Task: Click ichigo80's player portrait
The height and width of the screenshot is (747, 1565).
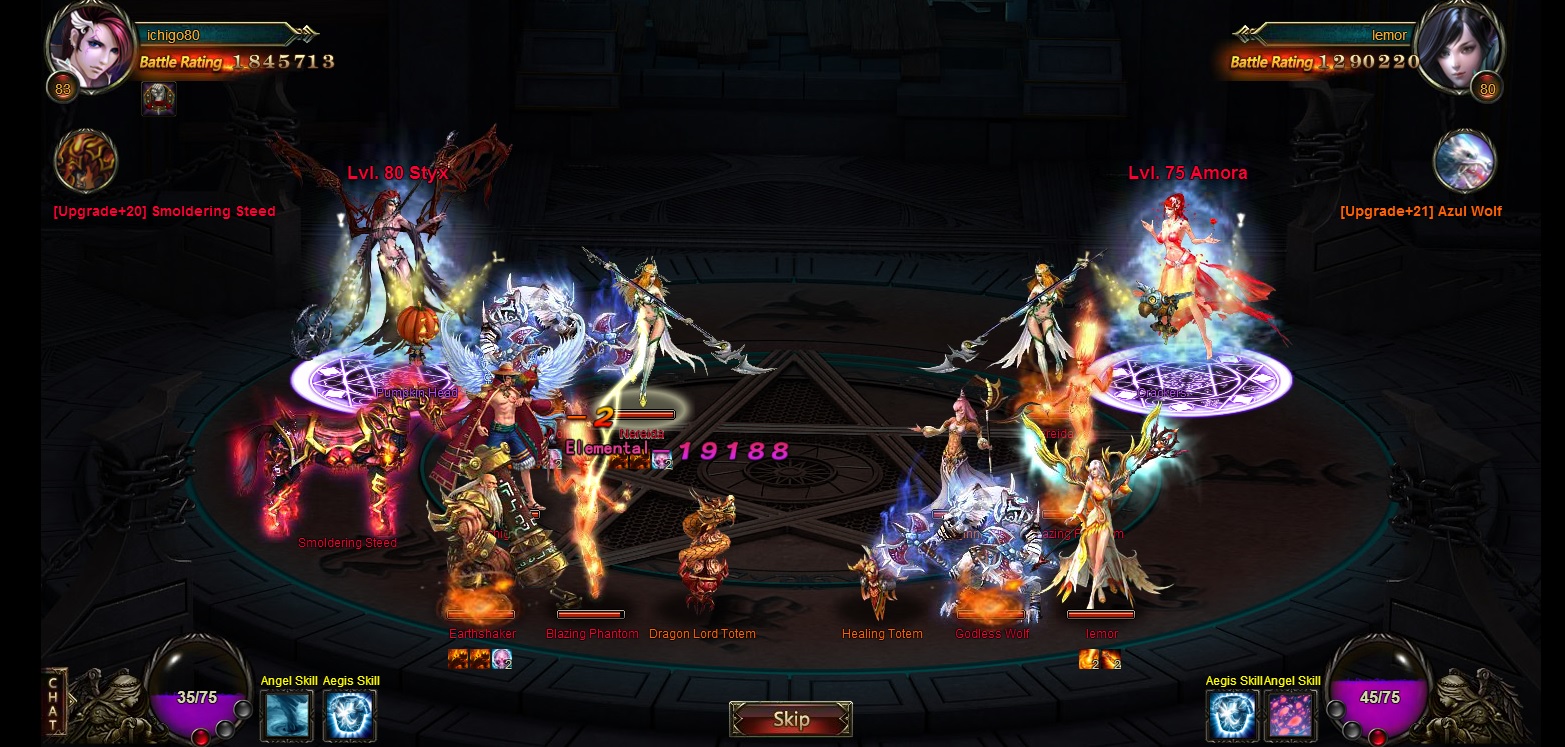Action: (x=92, y=45)
